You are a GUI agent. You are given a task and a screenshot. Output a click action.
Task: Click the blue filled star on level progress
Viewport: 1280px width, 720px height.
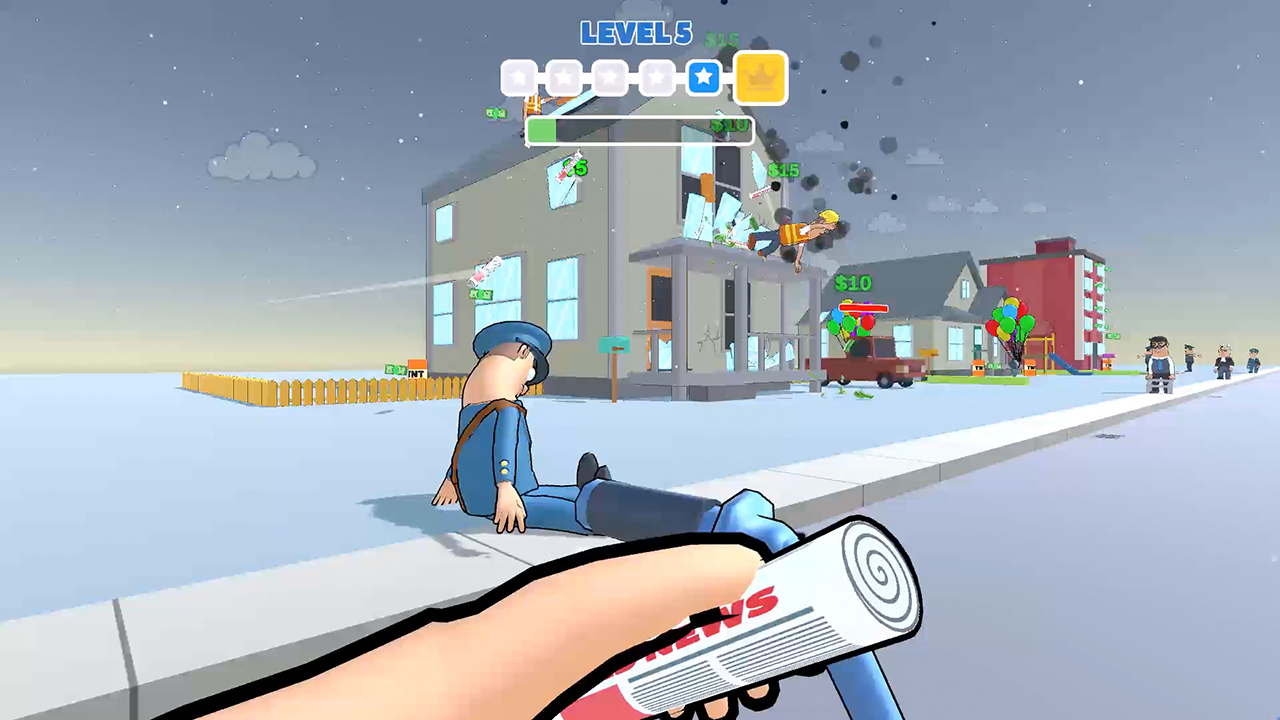pos(703,78)
